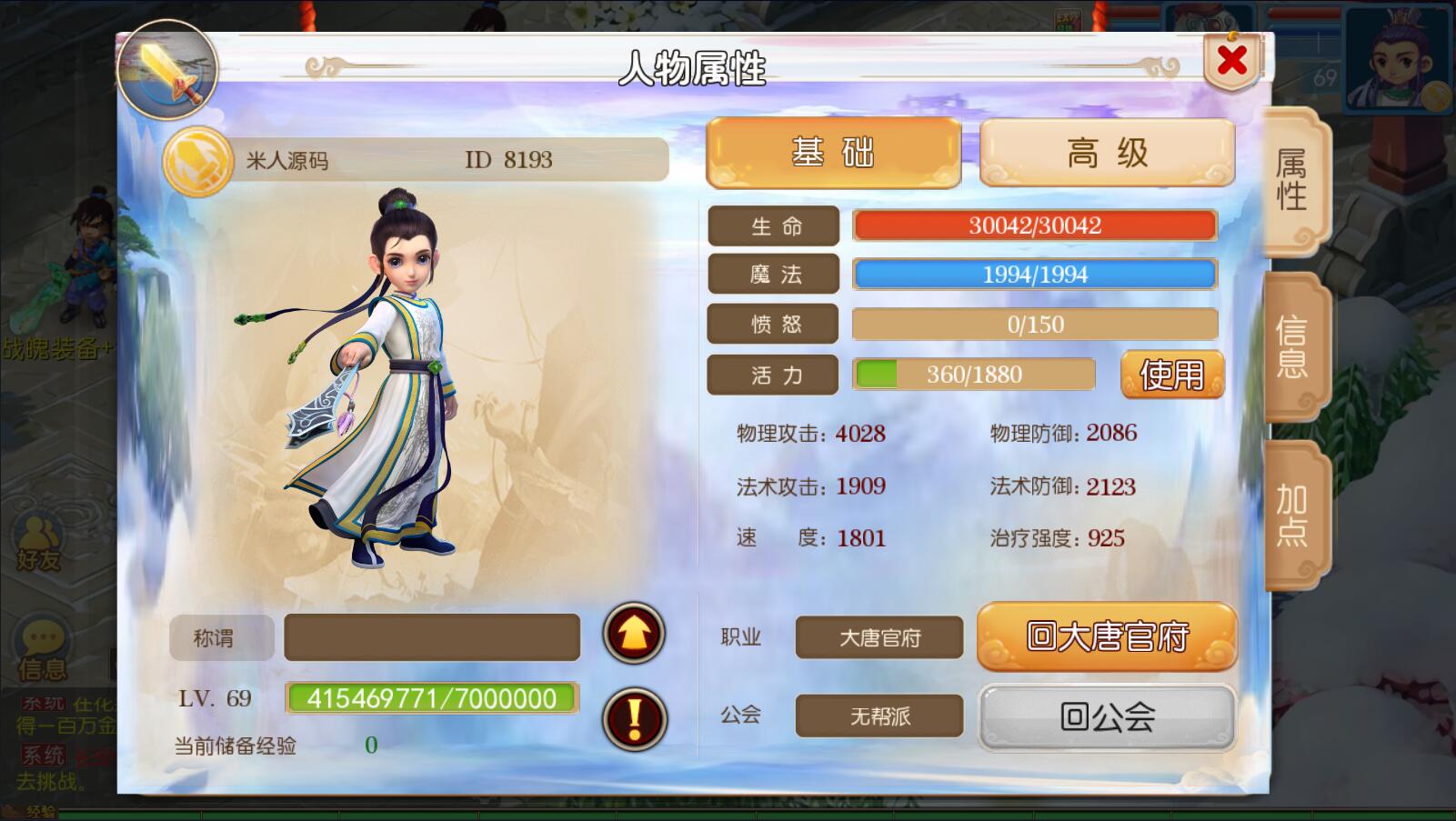Switch to the 基础 basic stats tab
The width and height of the screenshot is (1456, 821).
point(833,153)
